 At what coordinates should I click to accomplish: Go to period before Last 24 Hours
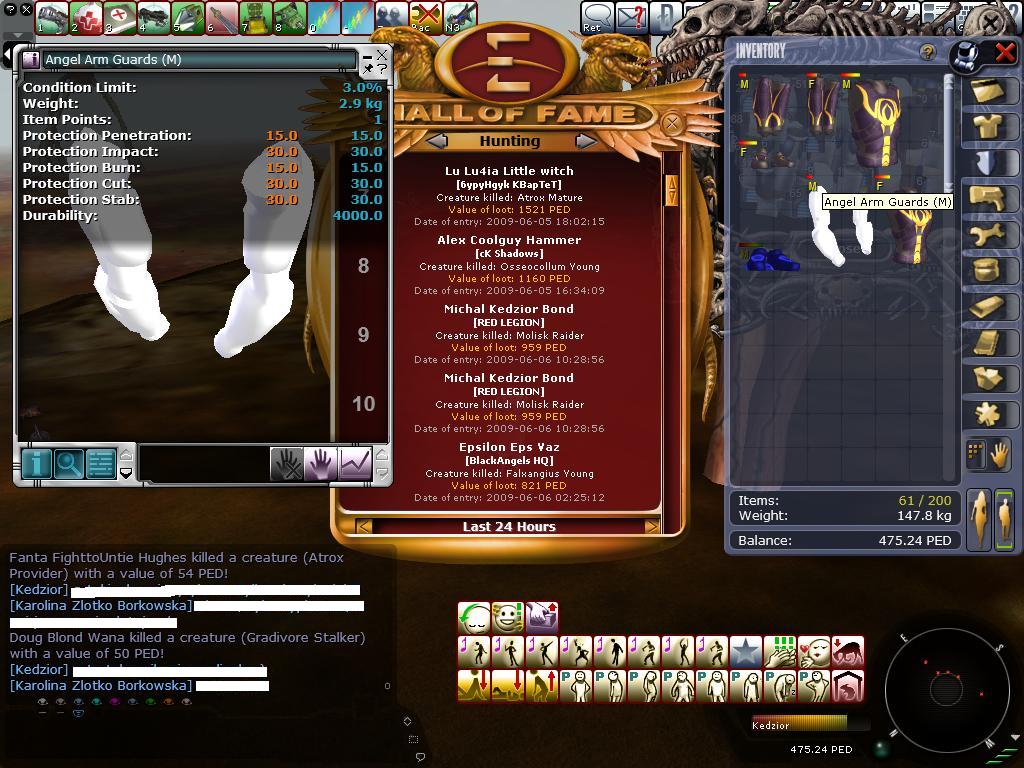(x=364, y=526)
